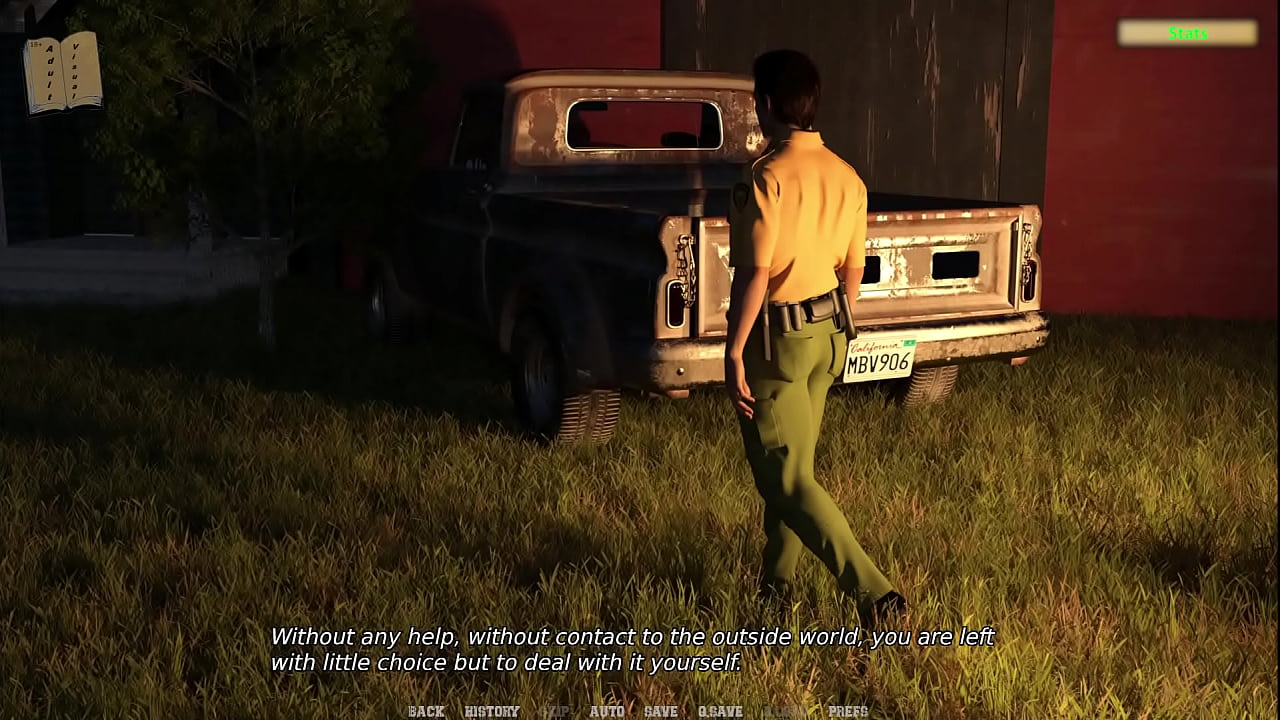Open the Prefs settings
The width and height of the screenshot is (1280, 720).
coord(848,711)
